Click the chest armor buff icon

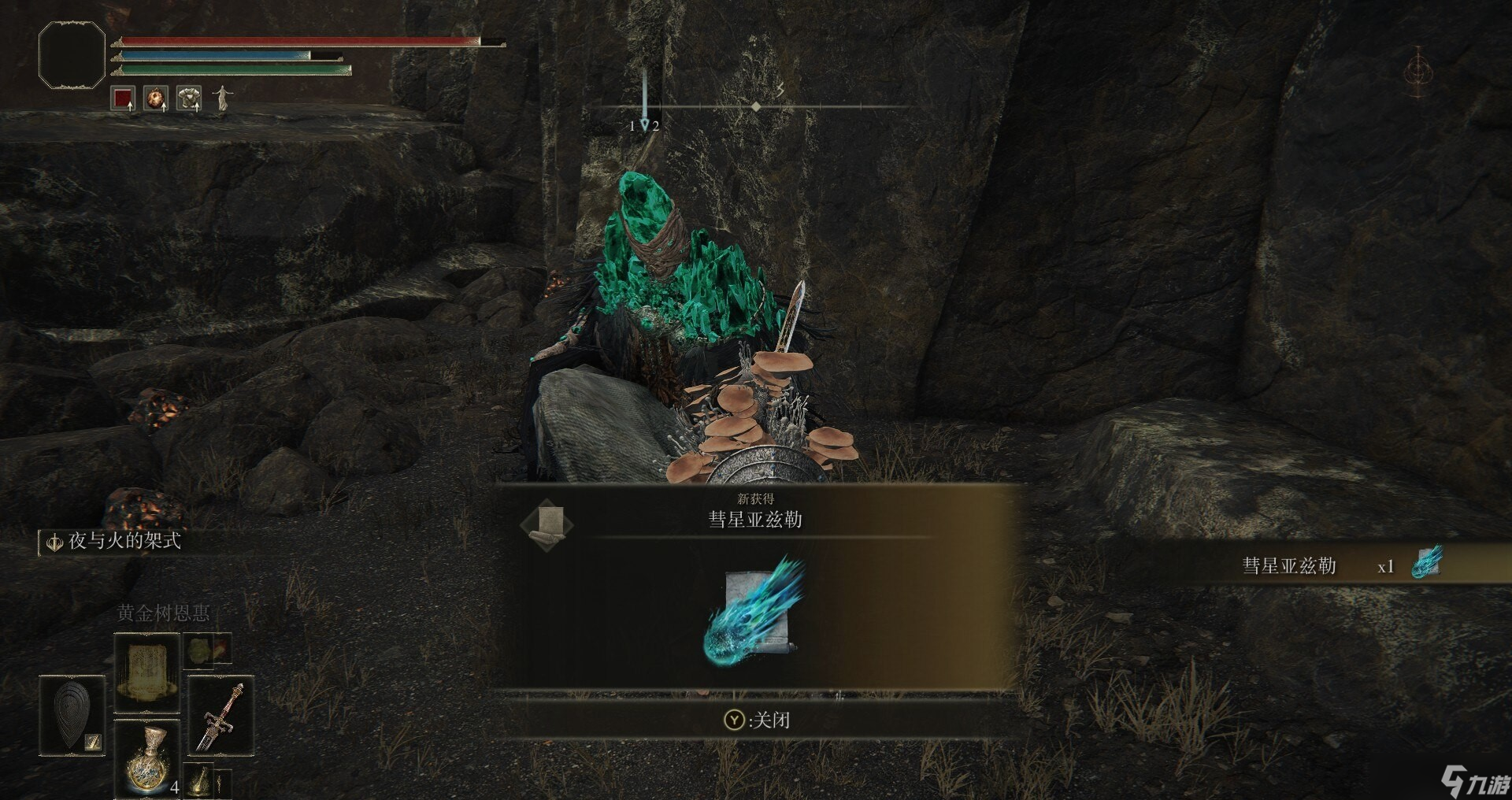point(189,98)
